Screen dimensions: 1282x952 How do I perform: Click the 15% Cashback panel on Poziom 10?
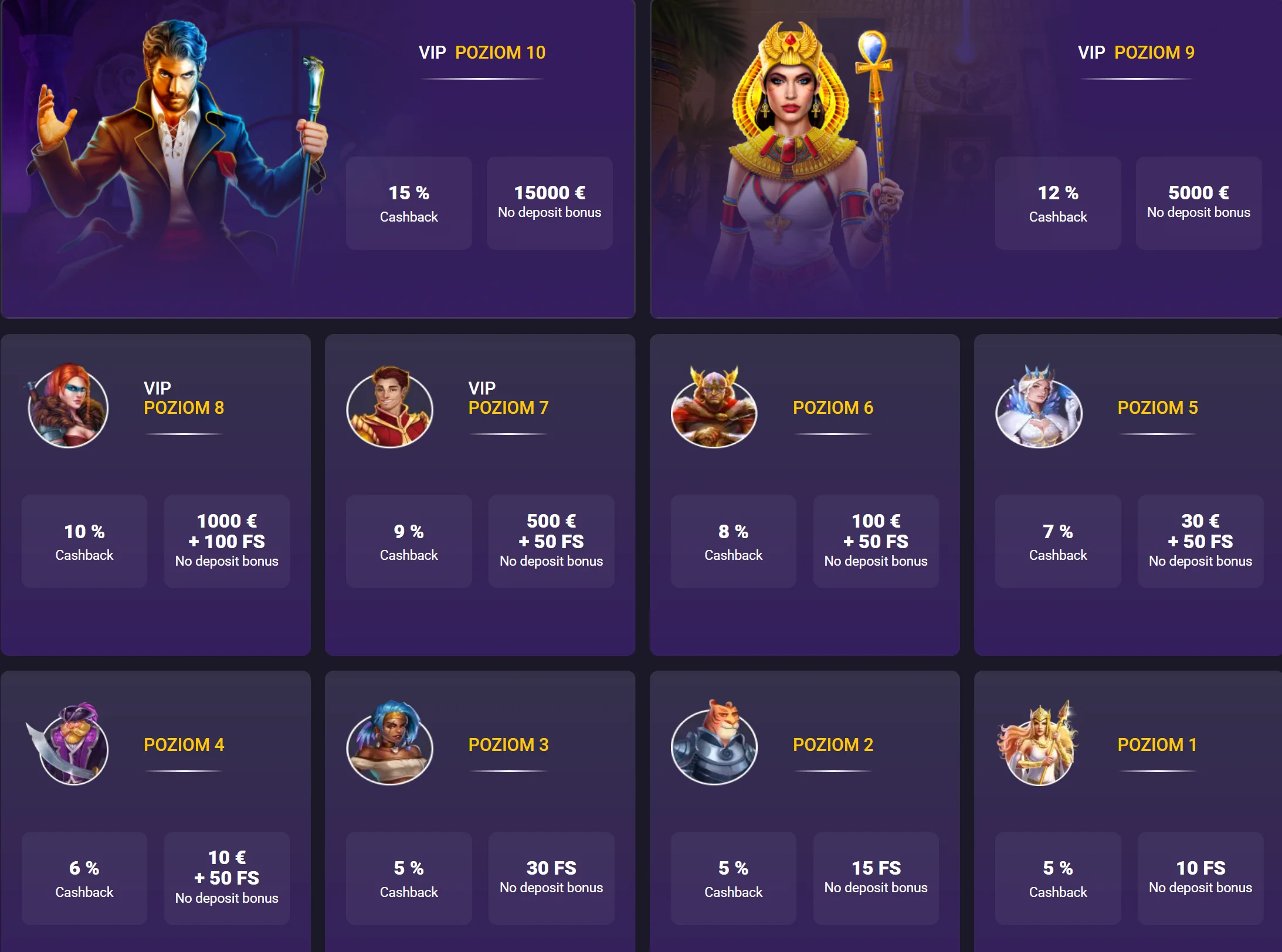tap(409, 202)
